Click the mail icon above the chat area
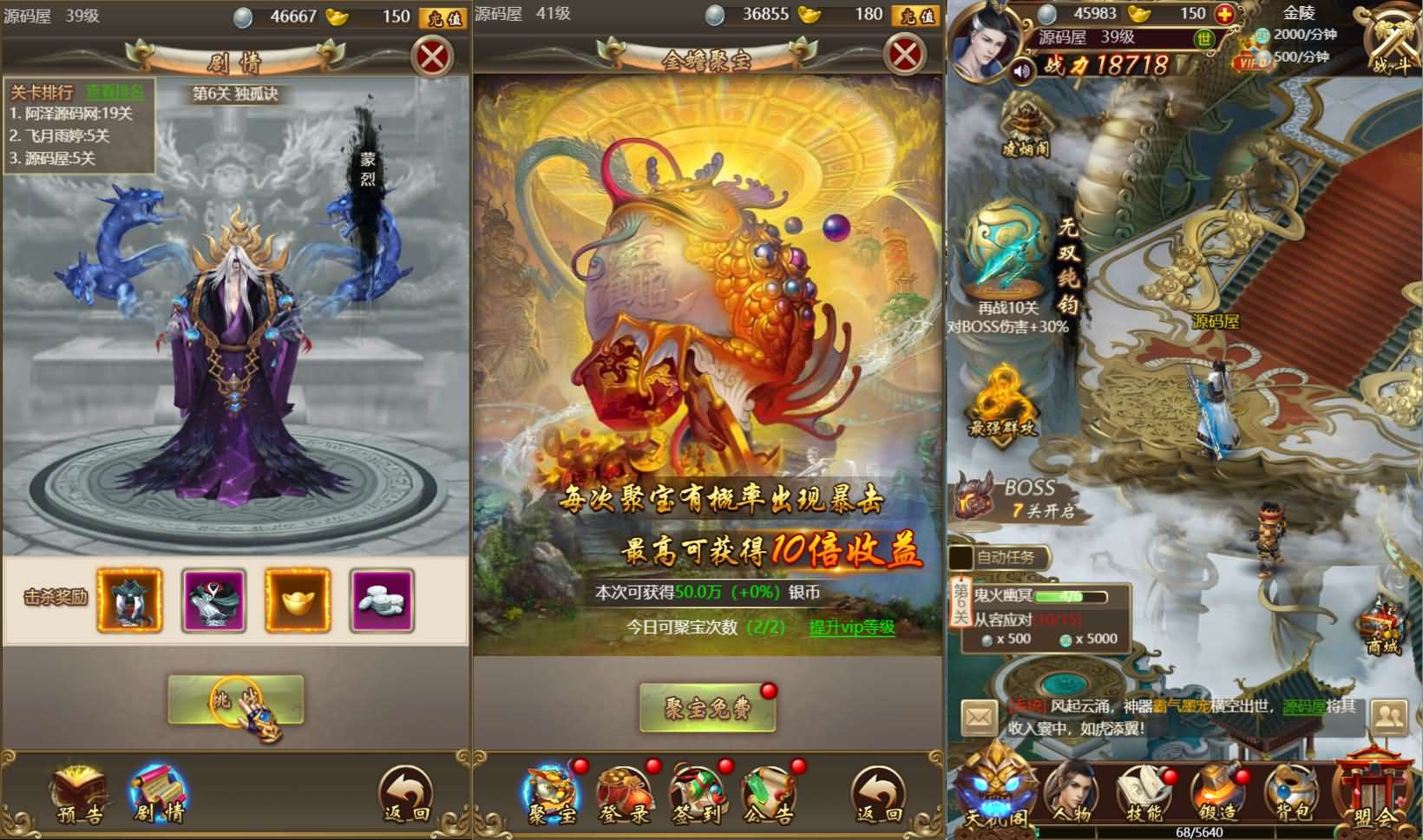Image resolution: width=1423 pixels, height=840 pixels. click(979, 717)
